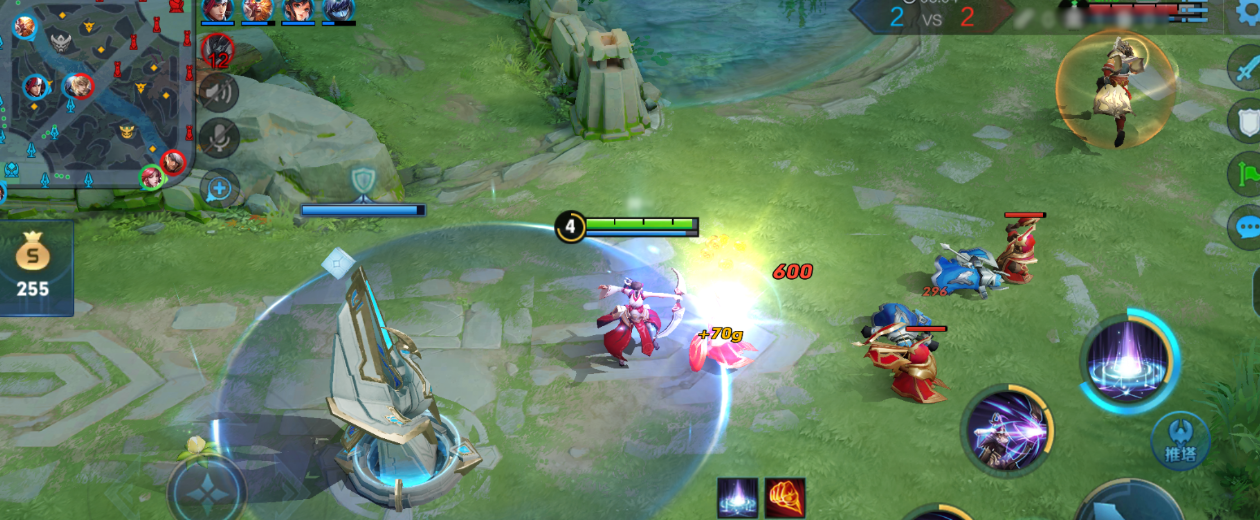Send the white shield defend signal
Image resolution: width=1260 pixels, height=520 pixels.
pyautogui.click(x=1246, y=121)
